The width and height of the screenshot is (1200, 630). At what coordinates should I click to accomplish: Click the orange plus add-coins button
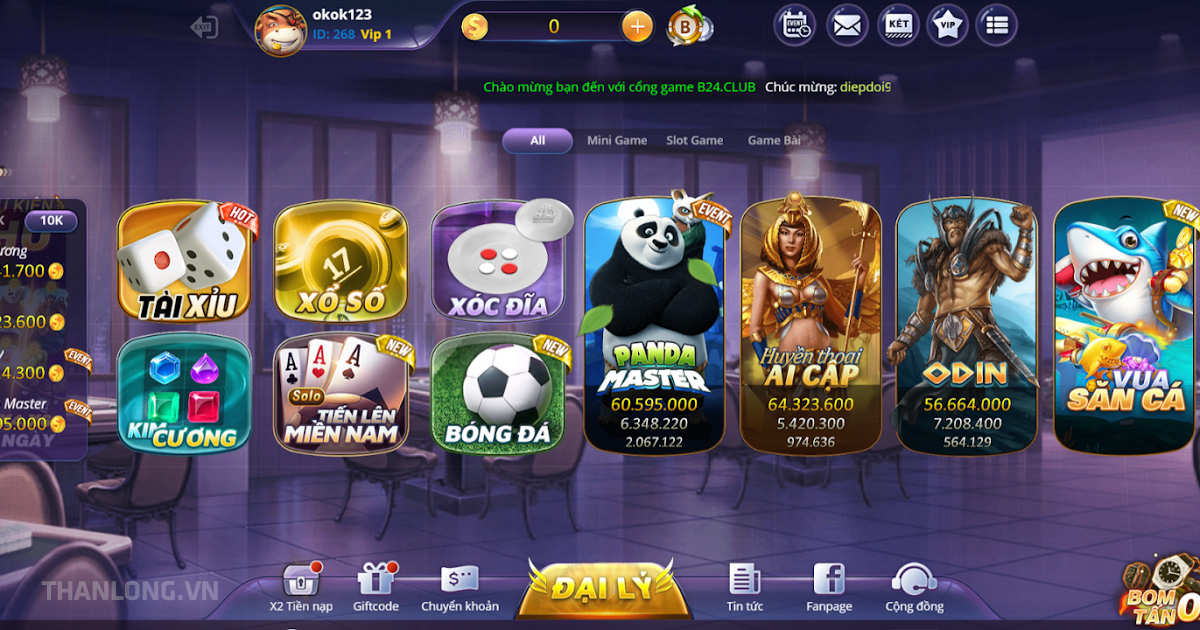pos(637,27)
